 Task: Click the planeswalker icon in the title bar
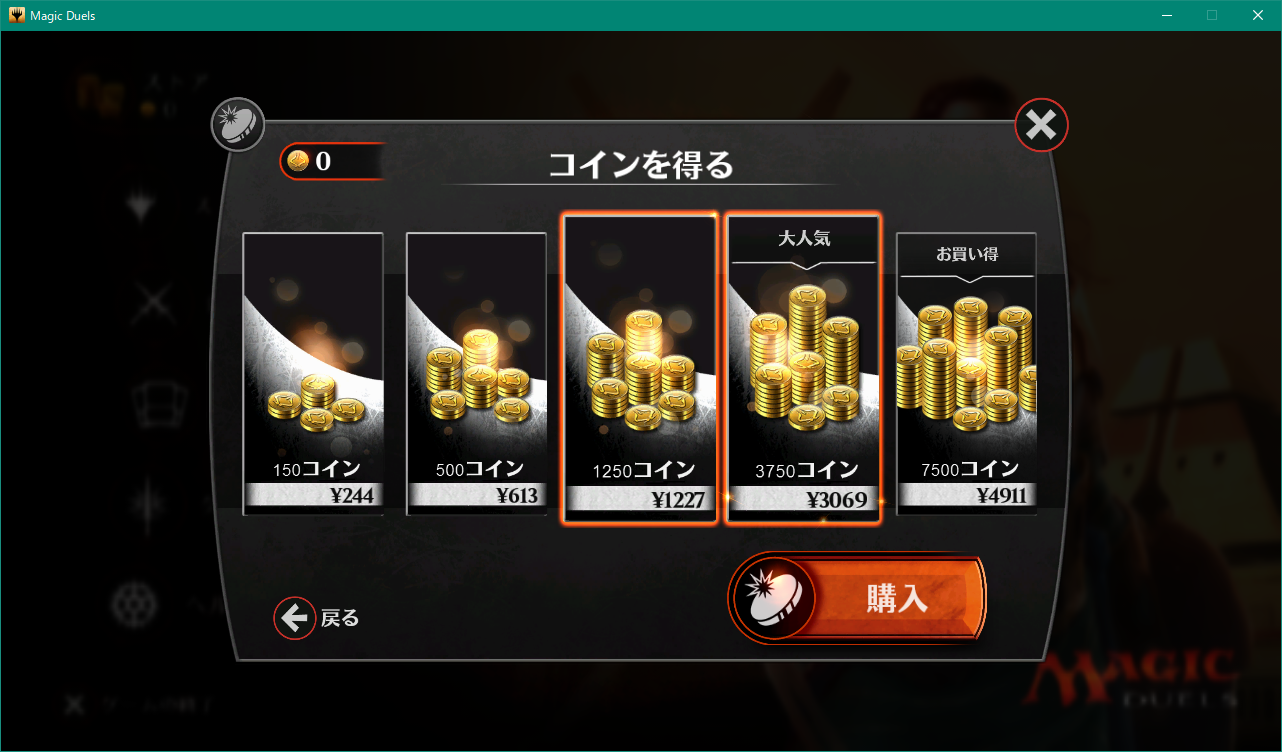pyautogui.click(x=14, y=14)
